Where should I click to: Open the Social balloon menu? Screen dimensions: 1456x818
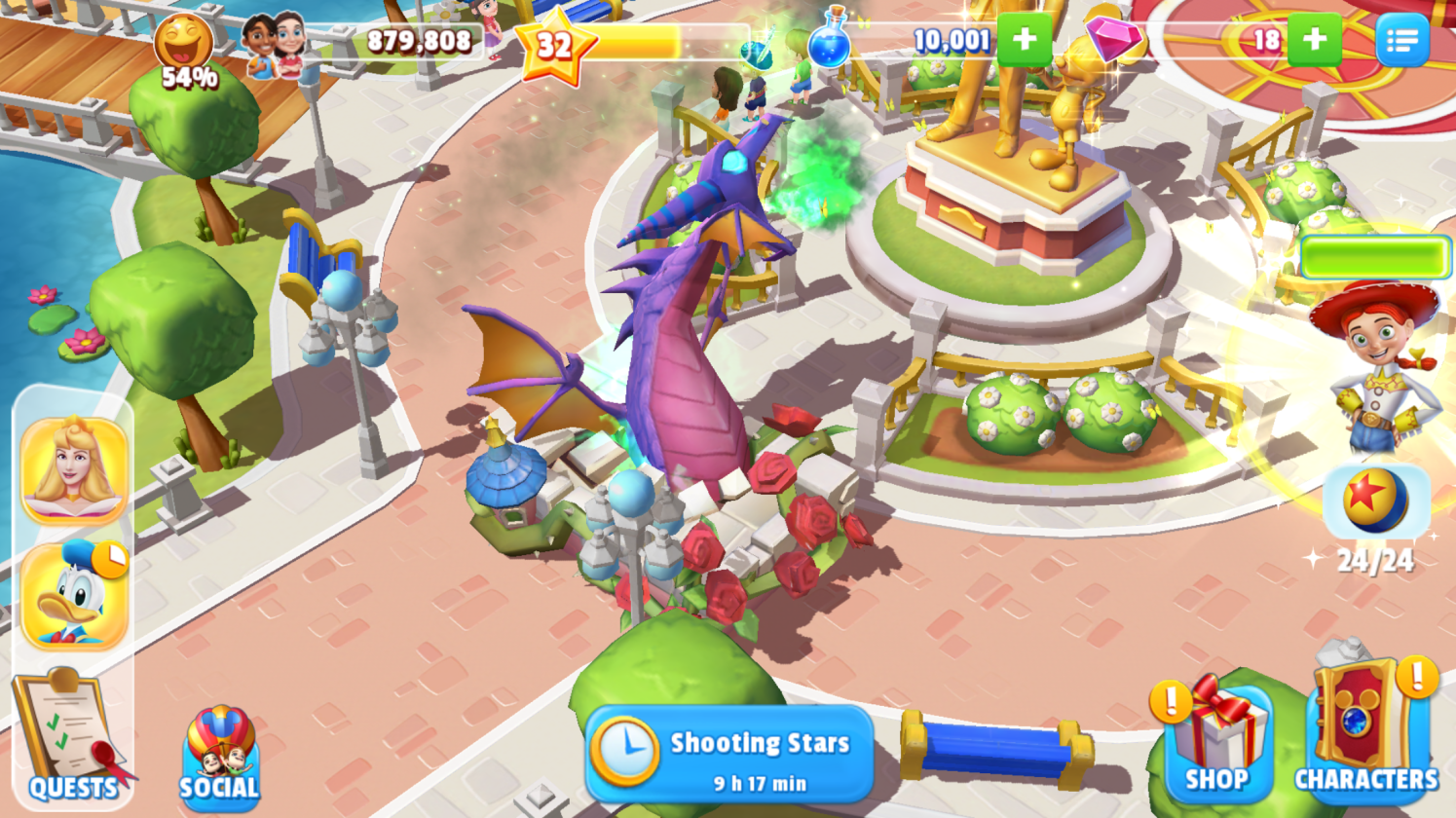pos(219,755)
